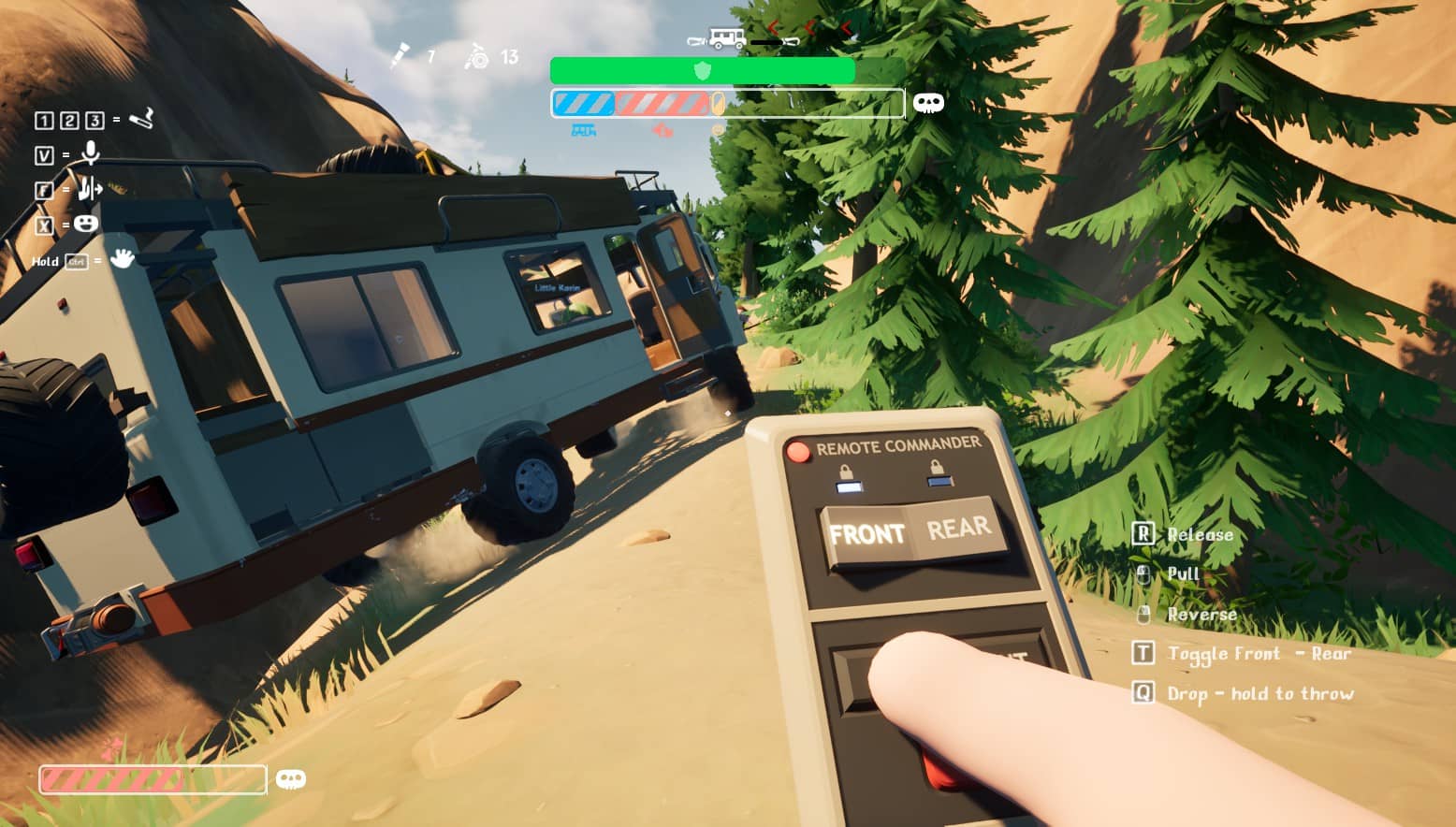Viewport: 1456px width, 827px height.
Task: Click the skull icon beside the top bar
Action: (928, 103)
